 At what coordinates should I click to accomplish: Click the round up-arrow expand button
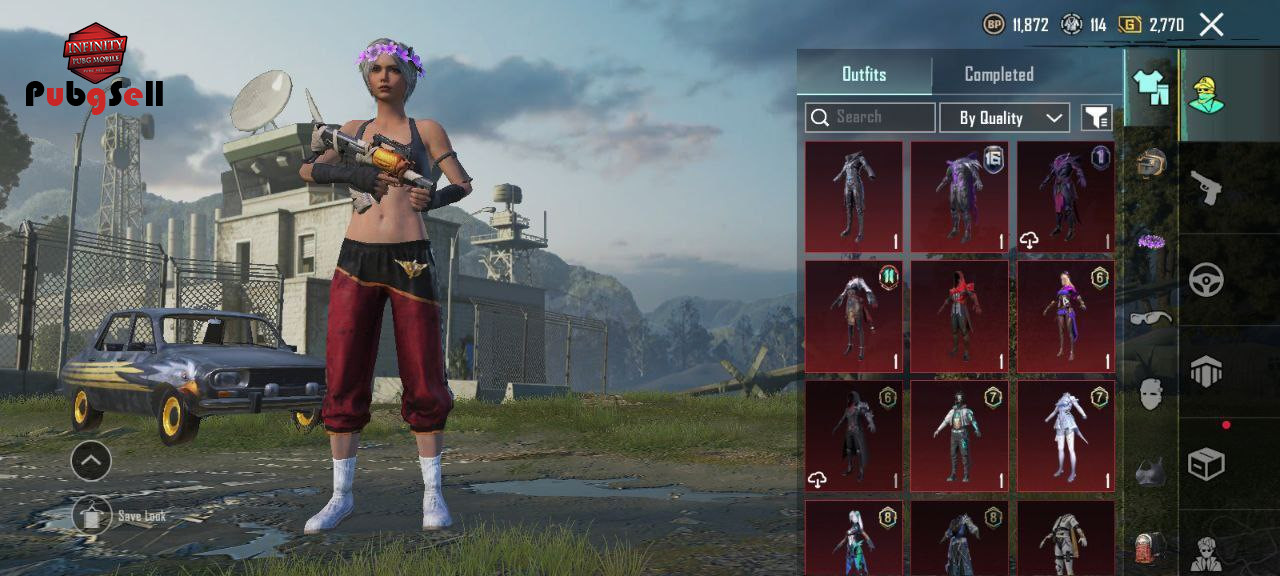pos(91,461)
